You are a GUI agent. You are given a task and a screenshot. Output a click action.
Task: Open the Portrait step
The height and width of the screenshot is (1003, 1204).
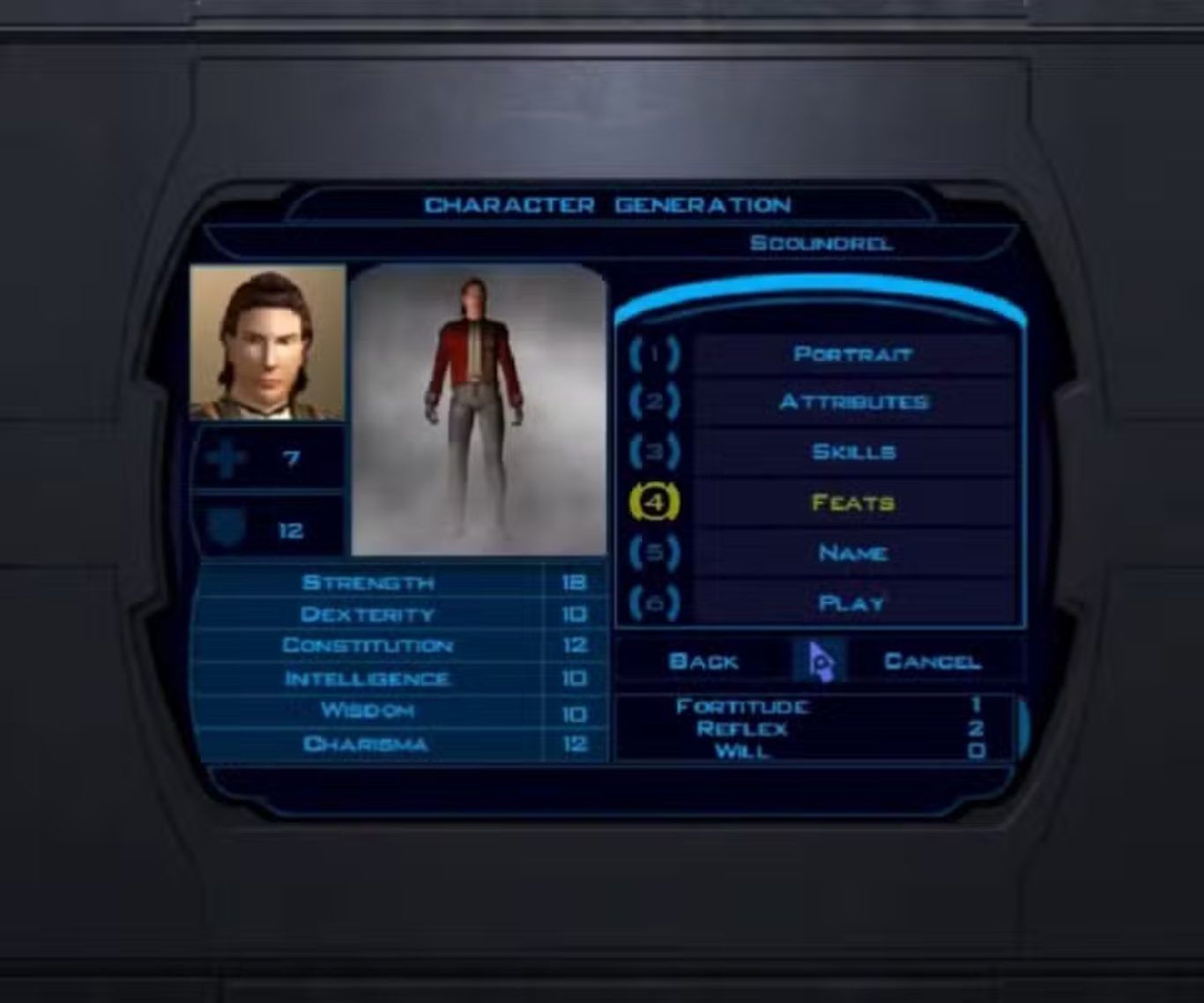[851, 354]
